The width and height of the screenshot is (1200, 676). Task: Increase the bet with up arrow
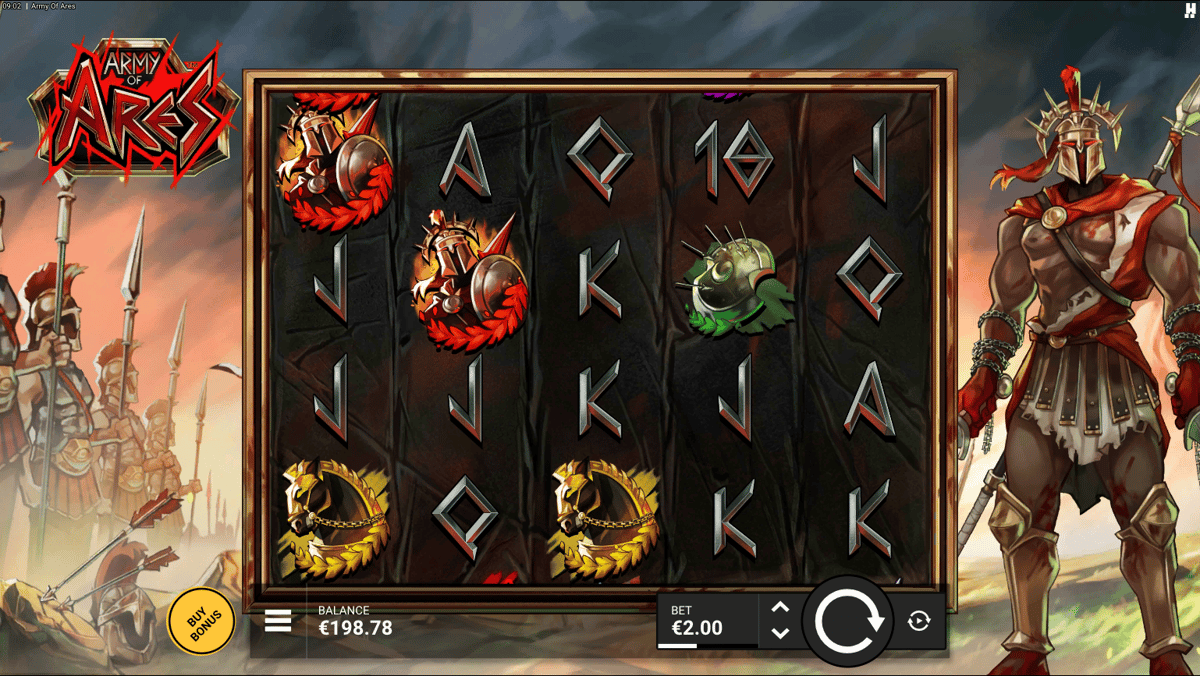pyautogui.click(x=781, y=608)
